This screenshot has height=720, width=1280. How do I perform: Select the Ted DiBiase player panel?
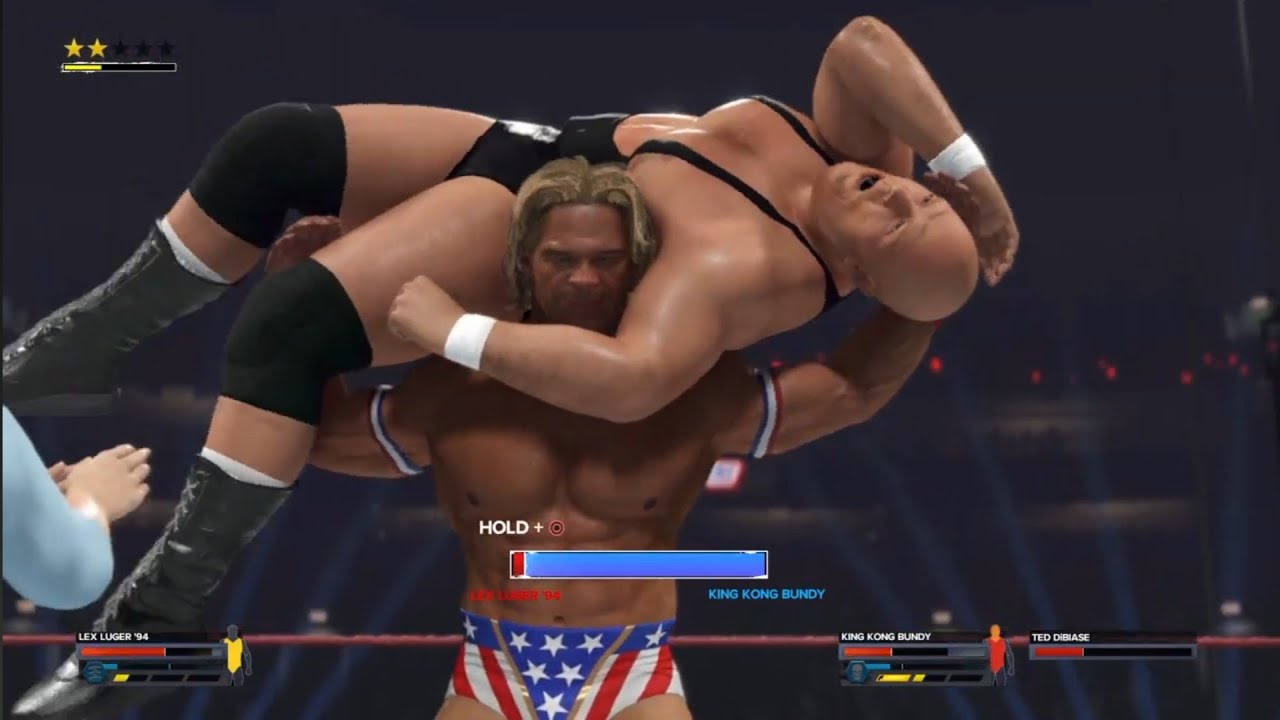tap(1112, 645)
